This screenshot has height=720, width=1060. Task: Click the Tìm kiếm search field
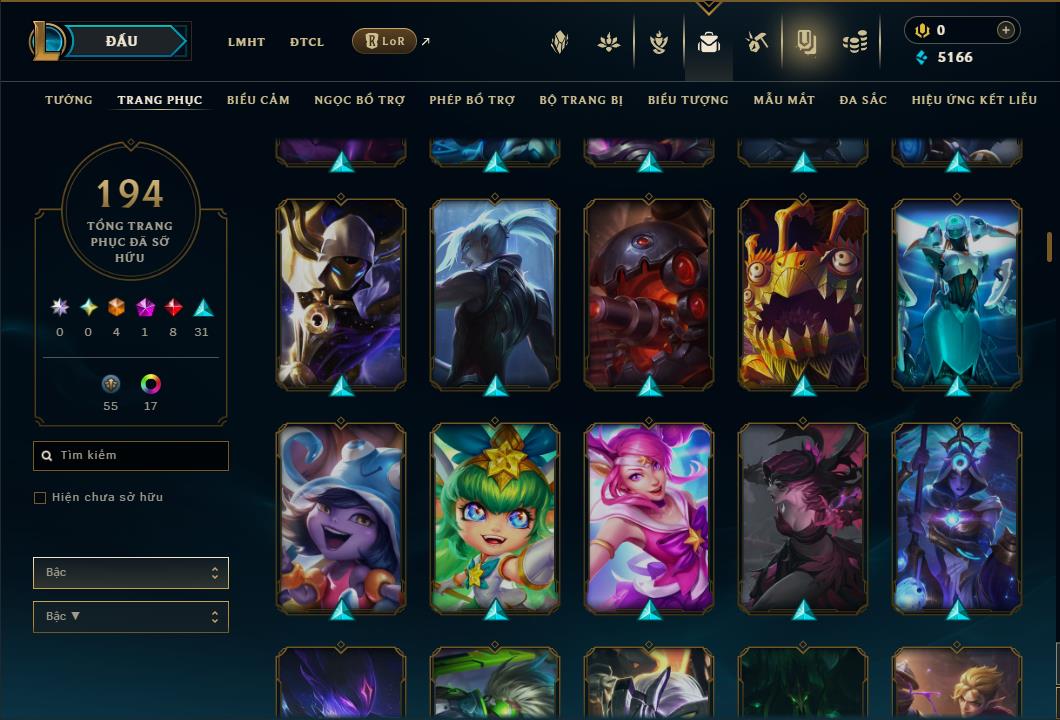131,456
